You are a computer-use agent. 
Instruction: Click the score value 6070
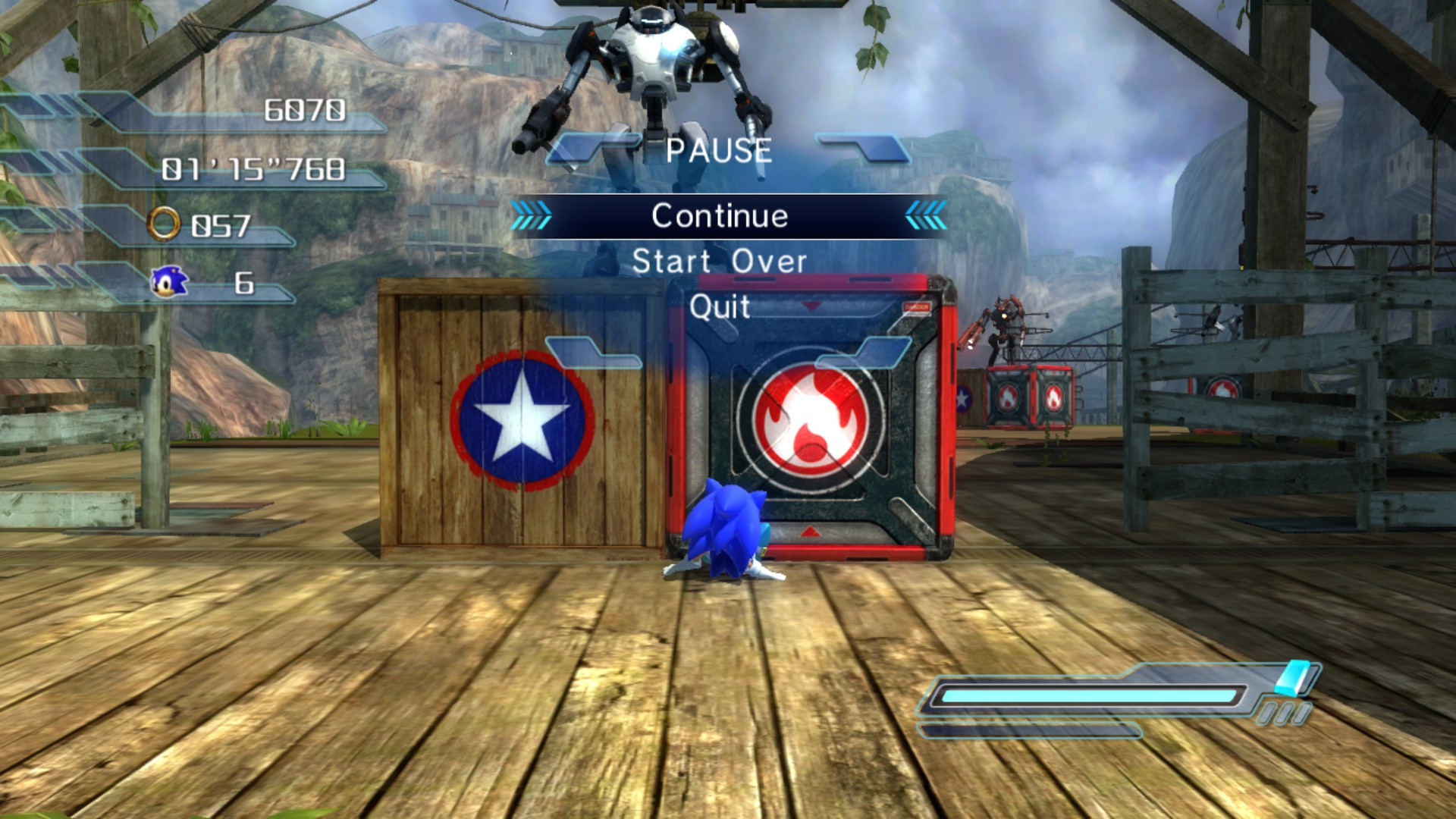click(x=303, y=111)
